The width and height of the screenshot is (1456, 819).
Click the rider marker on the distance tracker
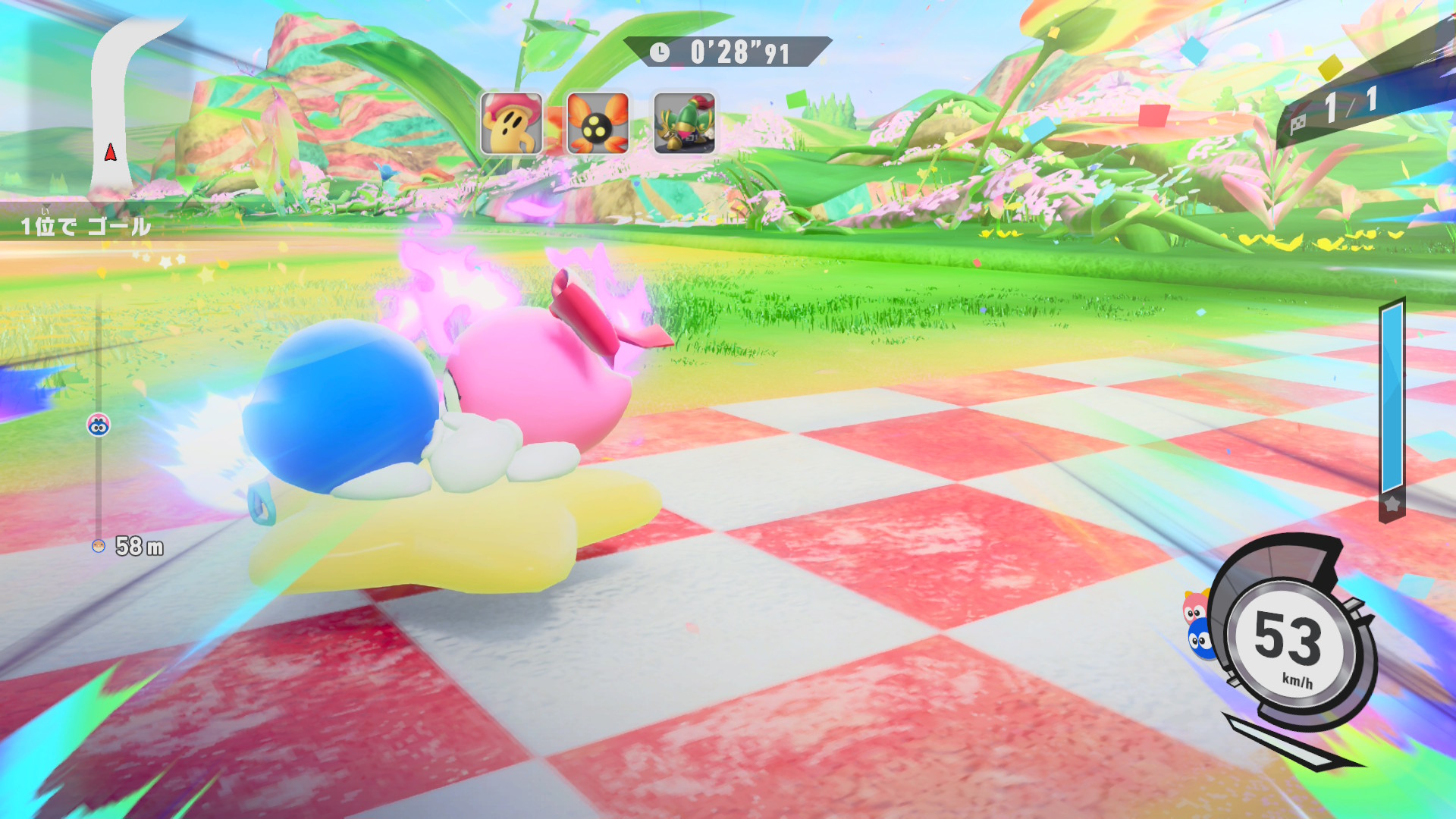(99, 425)
